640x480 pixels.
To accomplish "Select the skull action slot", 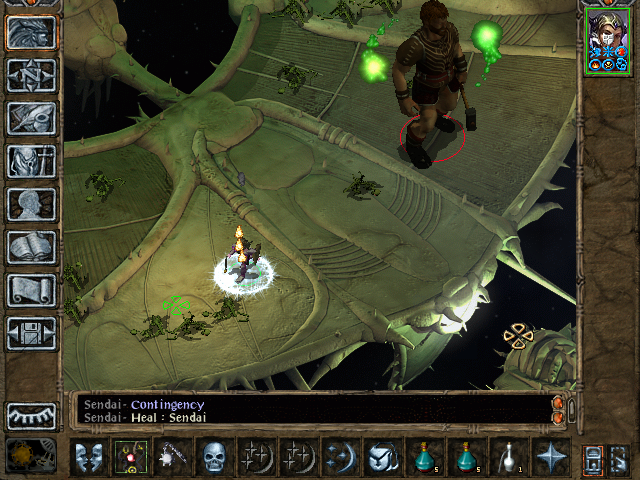I will (214, 458).
